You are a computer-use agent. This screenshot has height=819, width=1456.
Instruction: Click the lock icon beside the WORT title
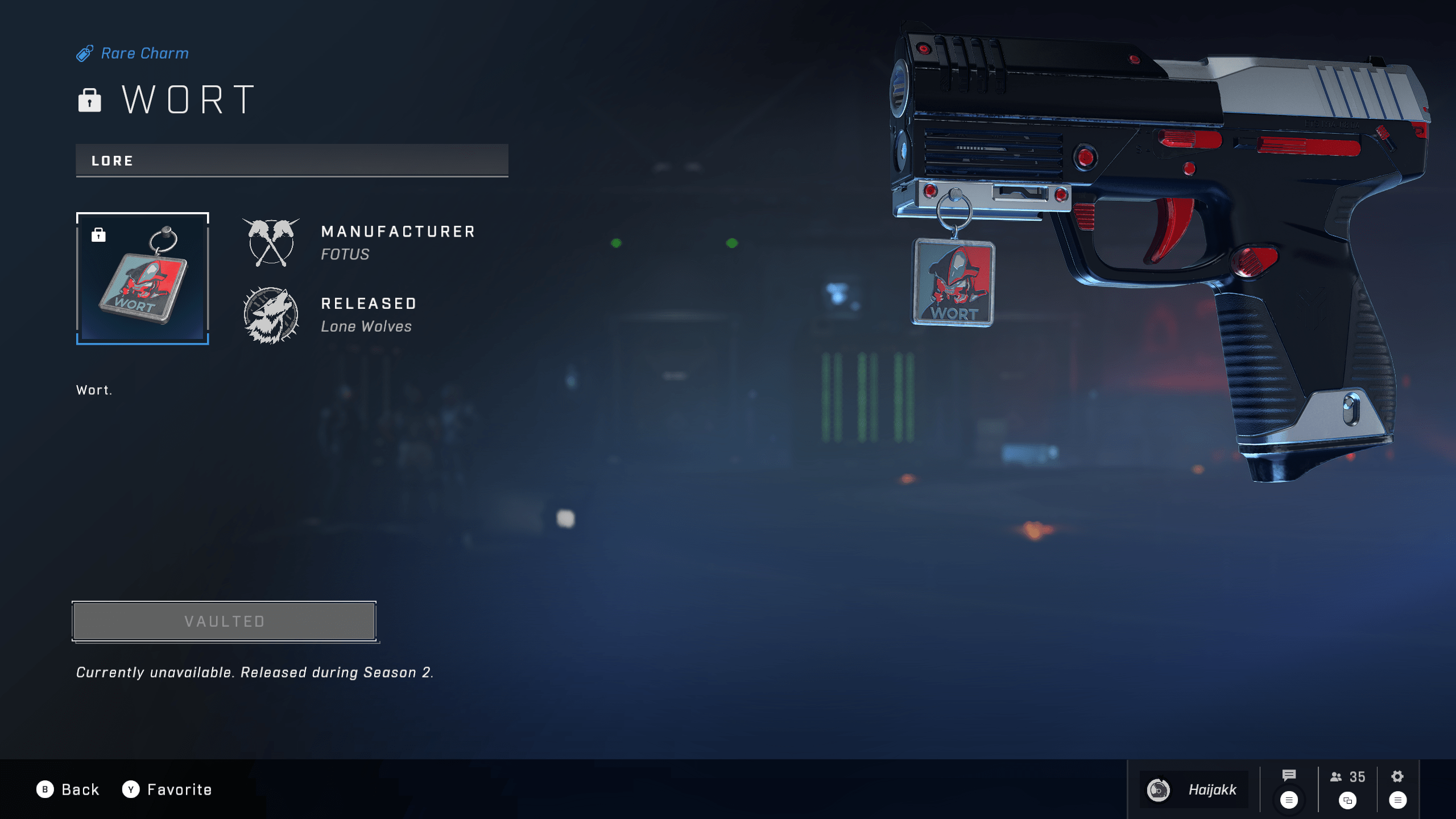pos(90,100)
